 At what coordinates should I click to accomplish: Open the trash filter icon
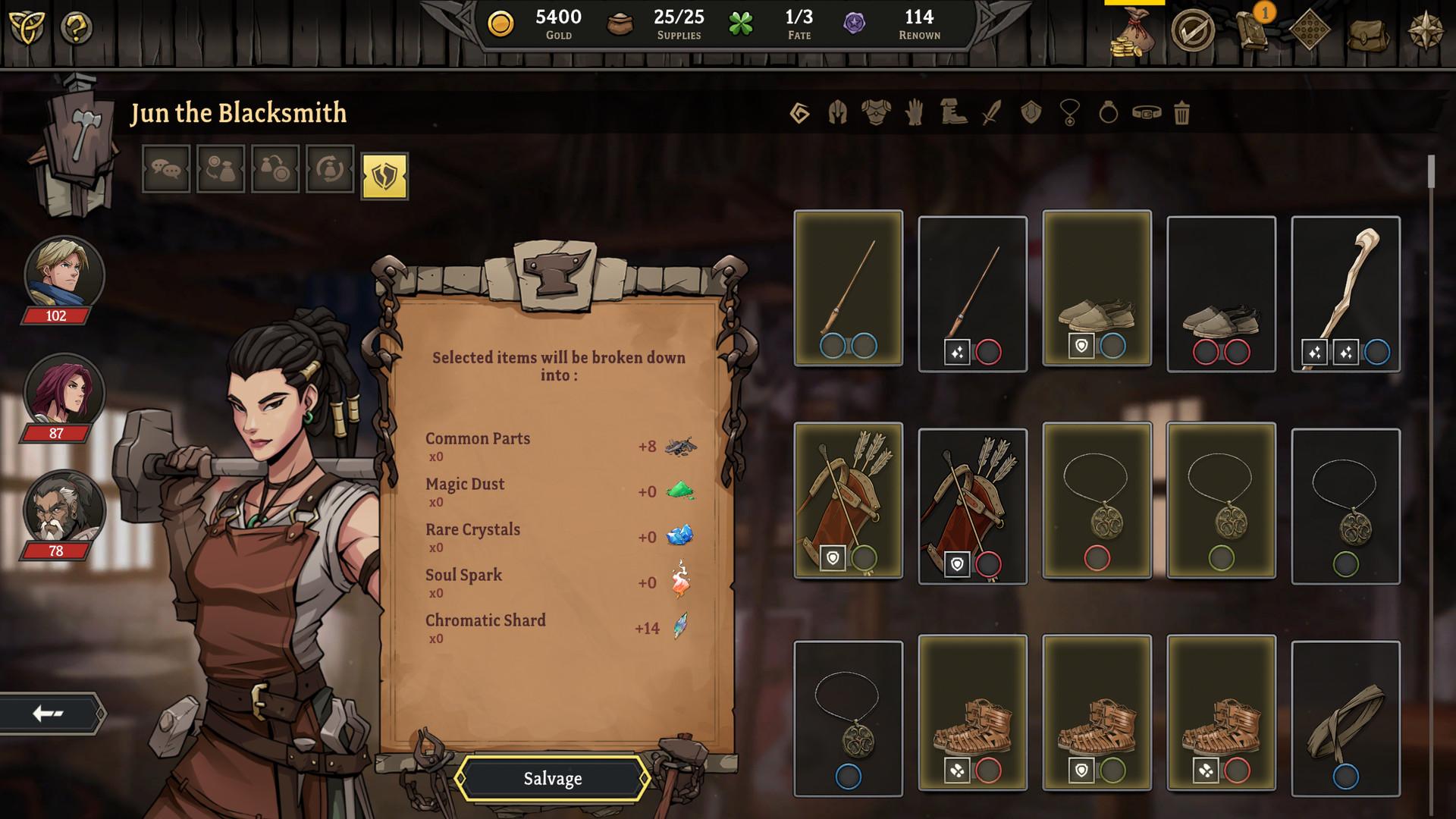[1181, 113]
